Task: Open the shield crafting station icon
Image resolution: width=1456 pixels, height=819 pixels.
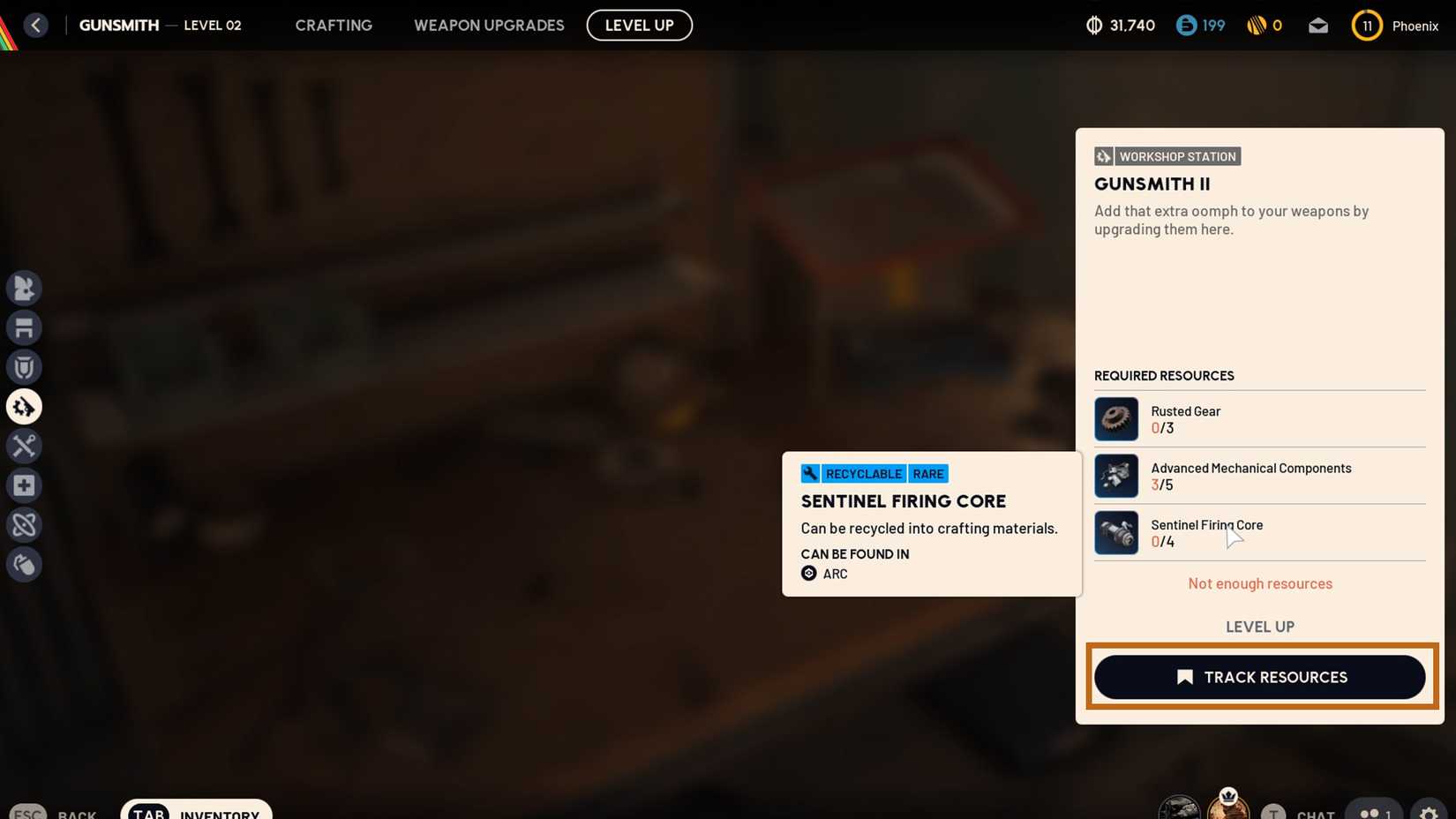Action: point(24,366)
